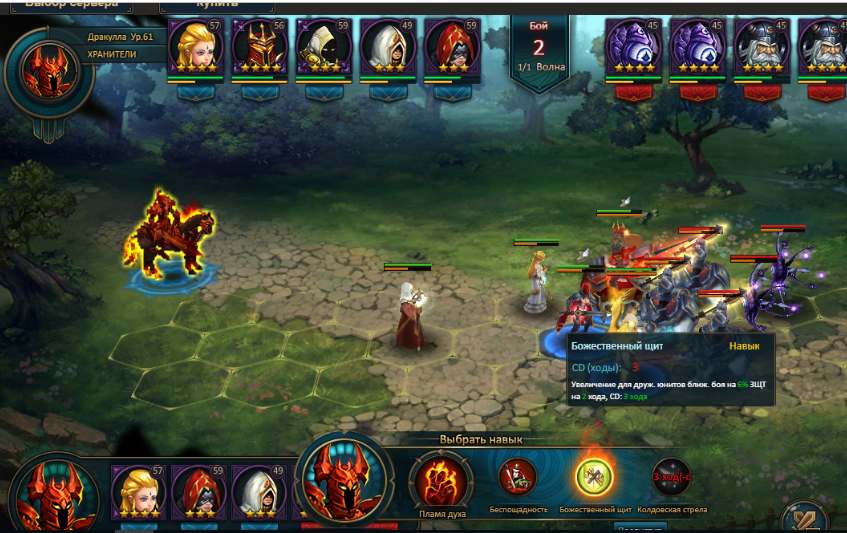The height and width of the screenshot is (533, 847).
Task: Pick the level 56 red-helmet knight portrait
Action: point(259,47)
